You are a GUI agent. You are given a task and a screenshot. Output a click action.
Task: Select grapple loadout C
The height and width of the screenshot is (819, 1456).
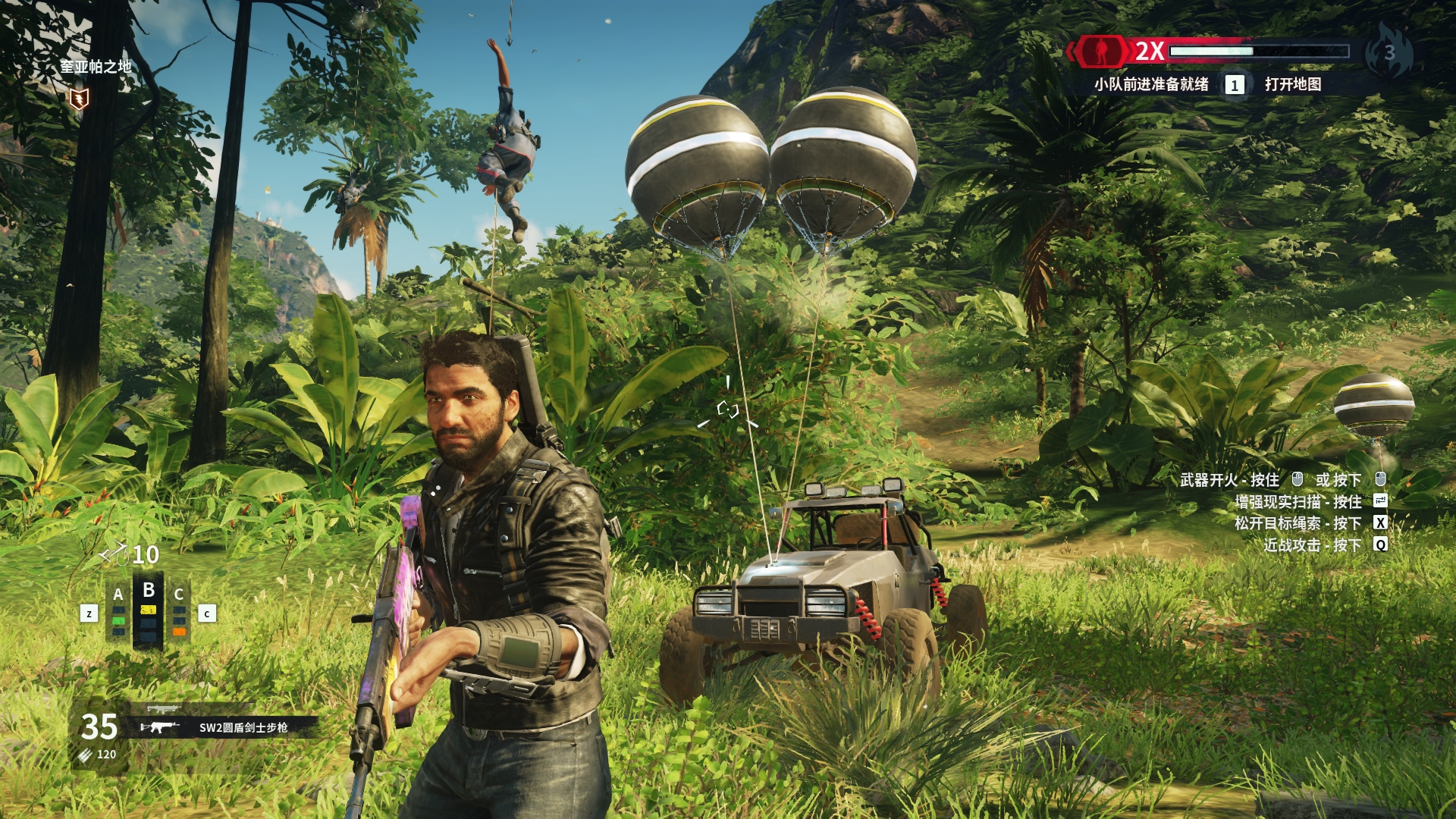click(179, 610)
